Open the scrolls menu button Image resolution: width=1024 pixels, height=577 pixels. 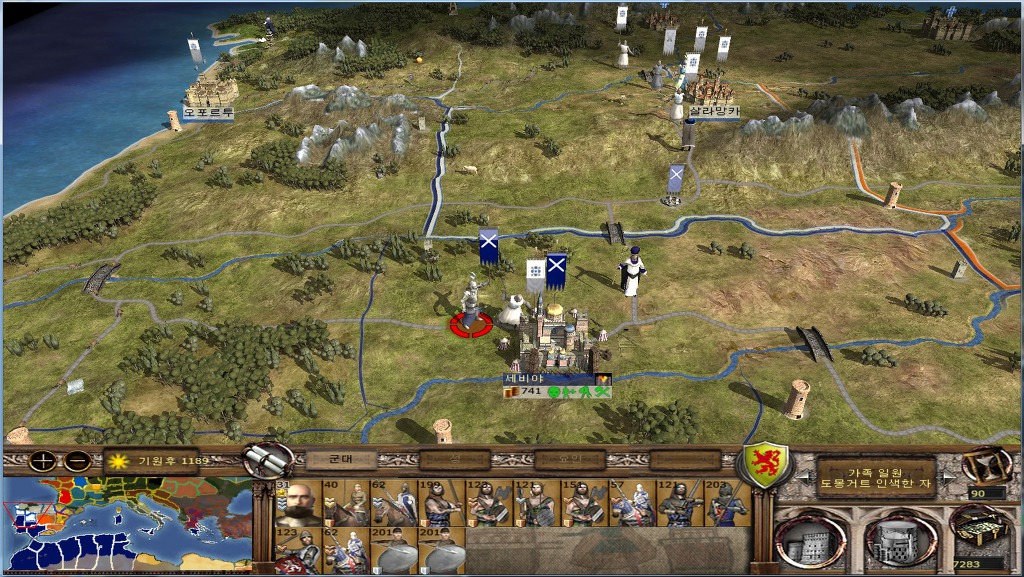point(266,461)
